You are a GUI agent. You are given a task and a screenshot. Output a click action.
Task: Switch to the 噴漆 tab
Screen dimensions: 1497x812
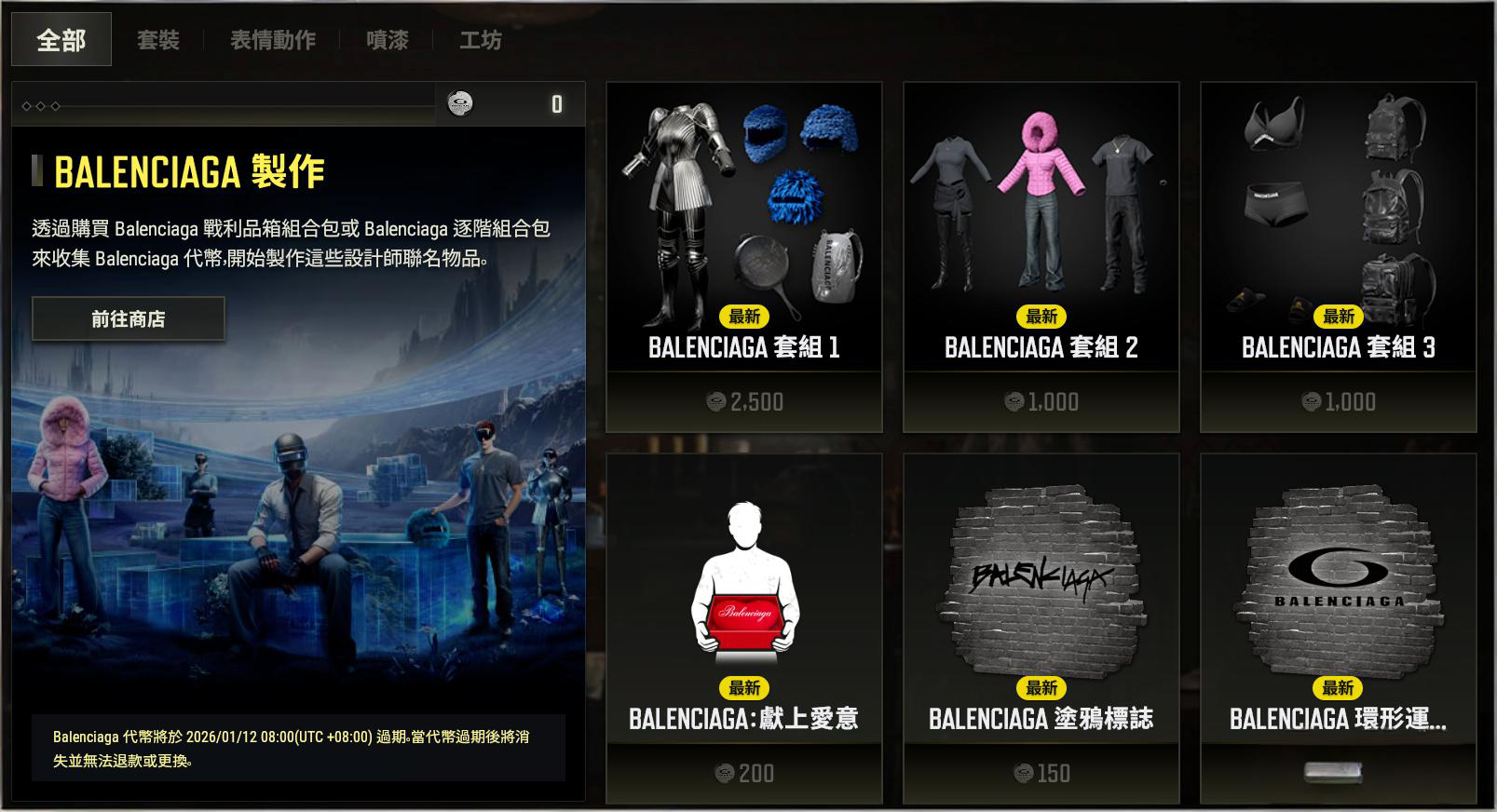(386, 40)
